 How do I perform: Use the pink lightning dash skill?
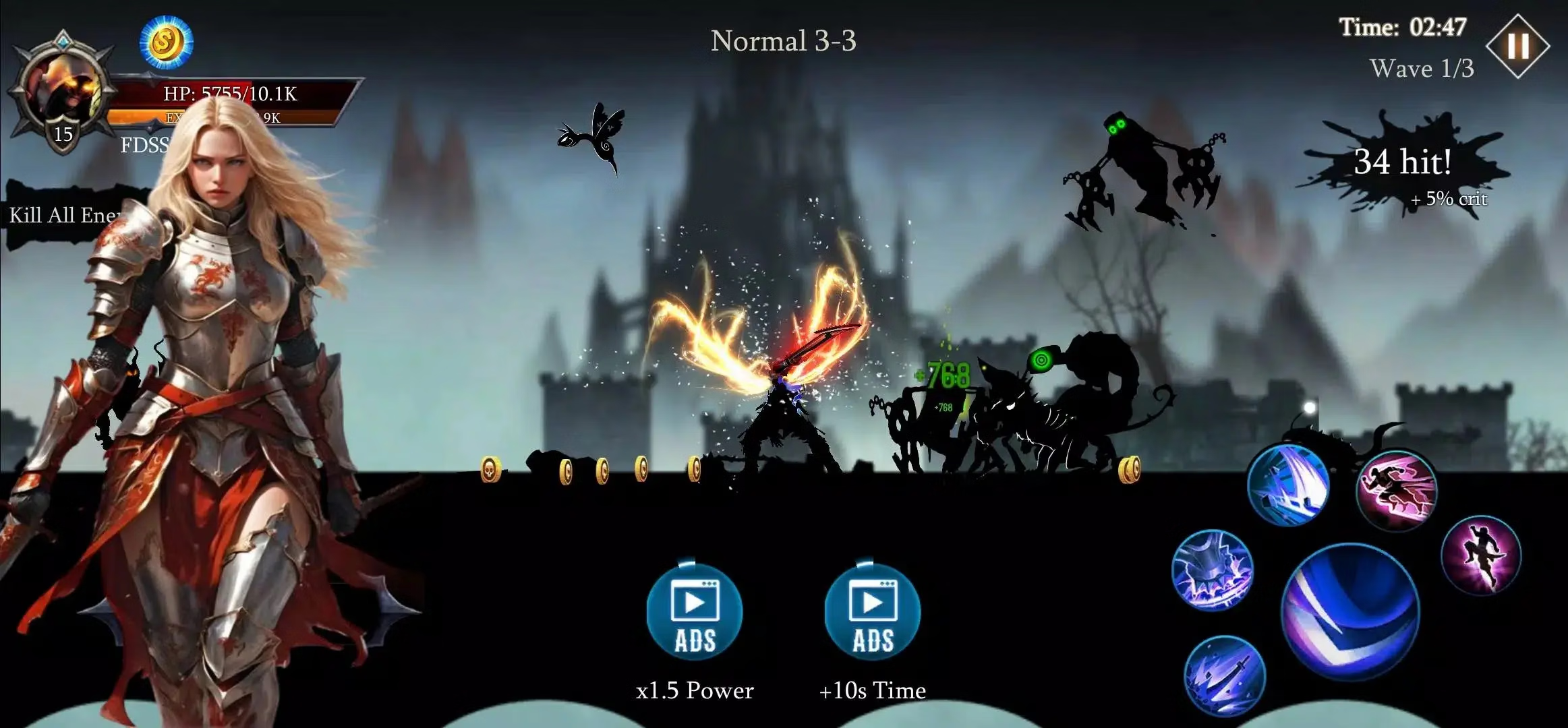(x=1396, y=490)
